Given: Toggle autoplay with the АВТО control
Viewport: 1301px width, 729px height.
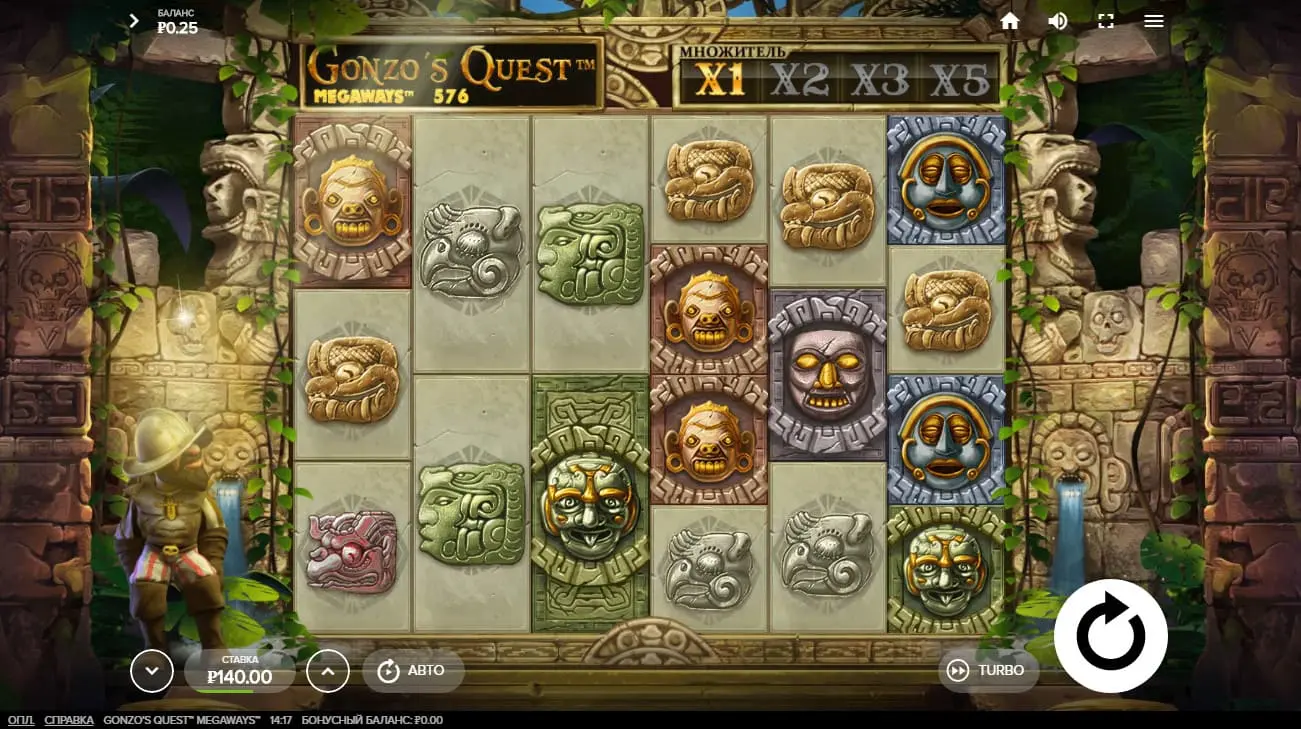Looking at the screenshot, I should (413, 670).
